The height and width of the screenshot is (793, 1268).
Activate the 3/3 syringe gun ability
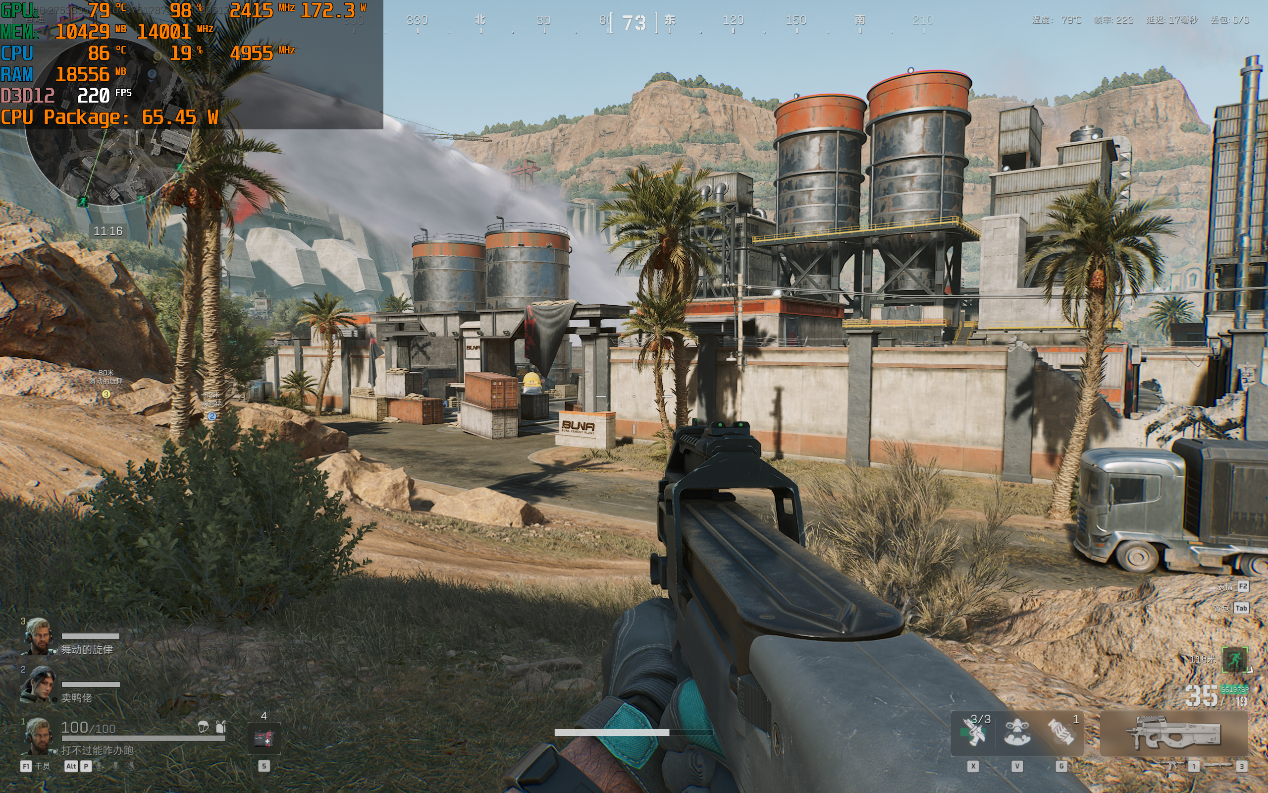974,733
